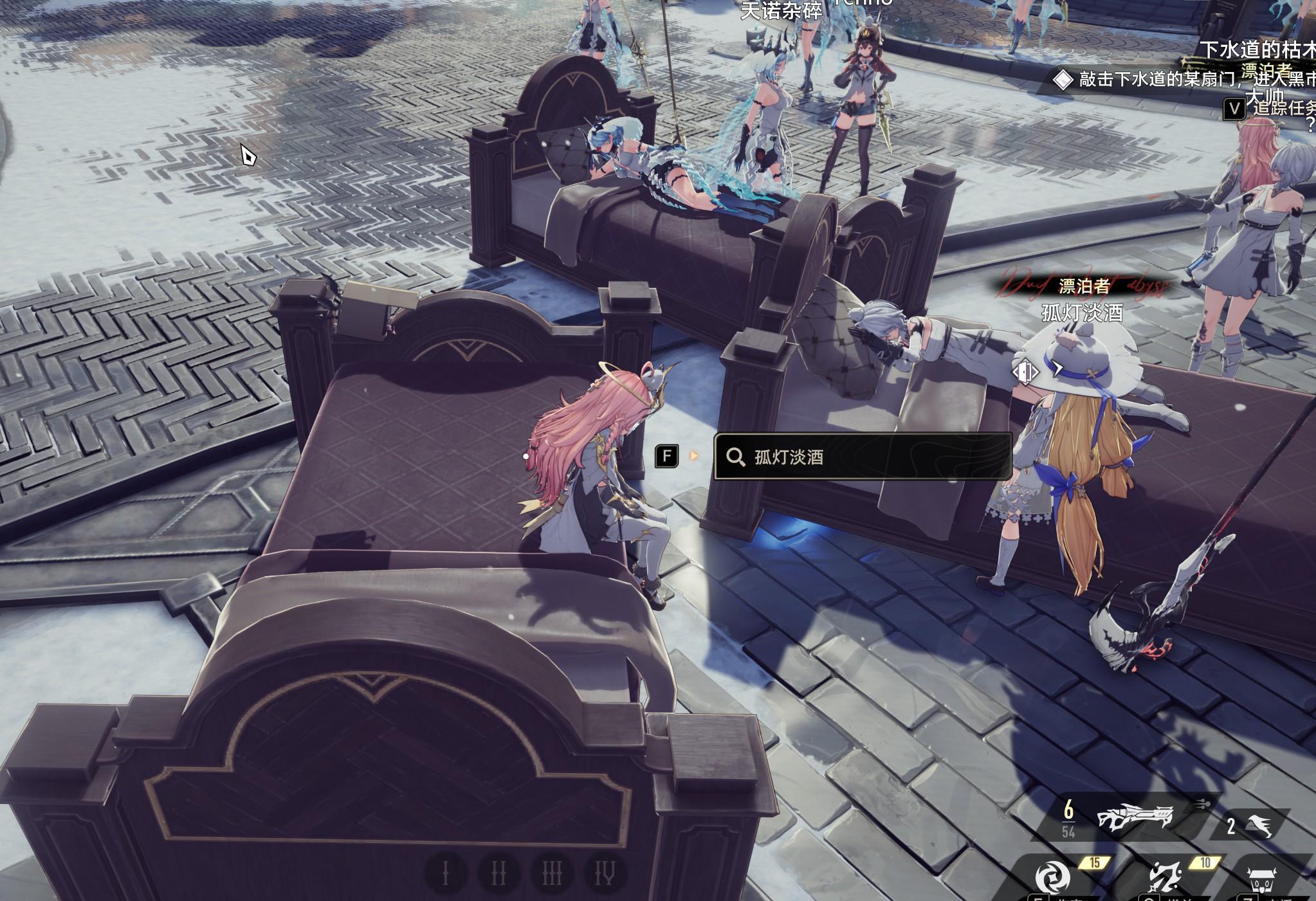Select the 孤灯淡酒 player interaction prompt
This screenshot has height=901, width=1316.
862,457
